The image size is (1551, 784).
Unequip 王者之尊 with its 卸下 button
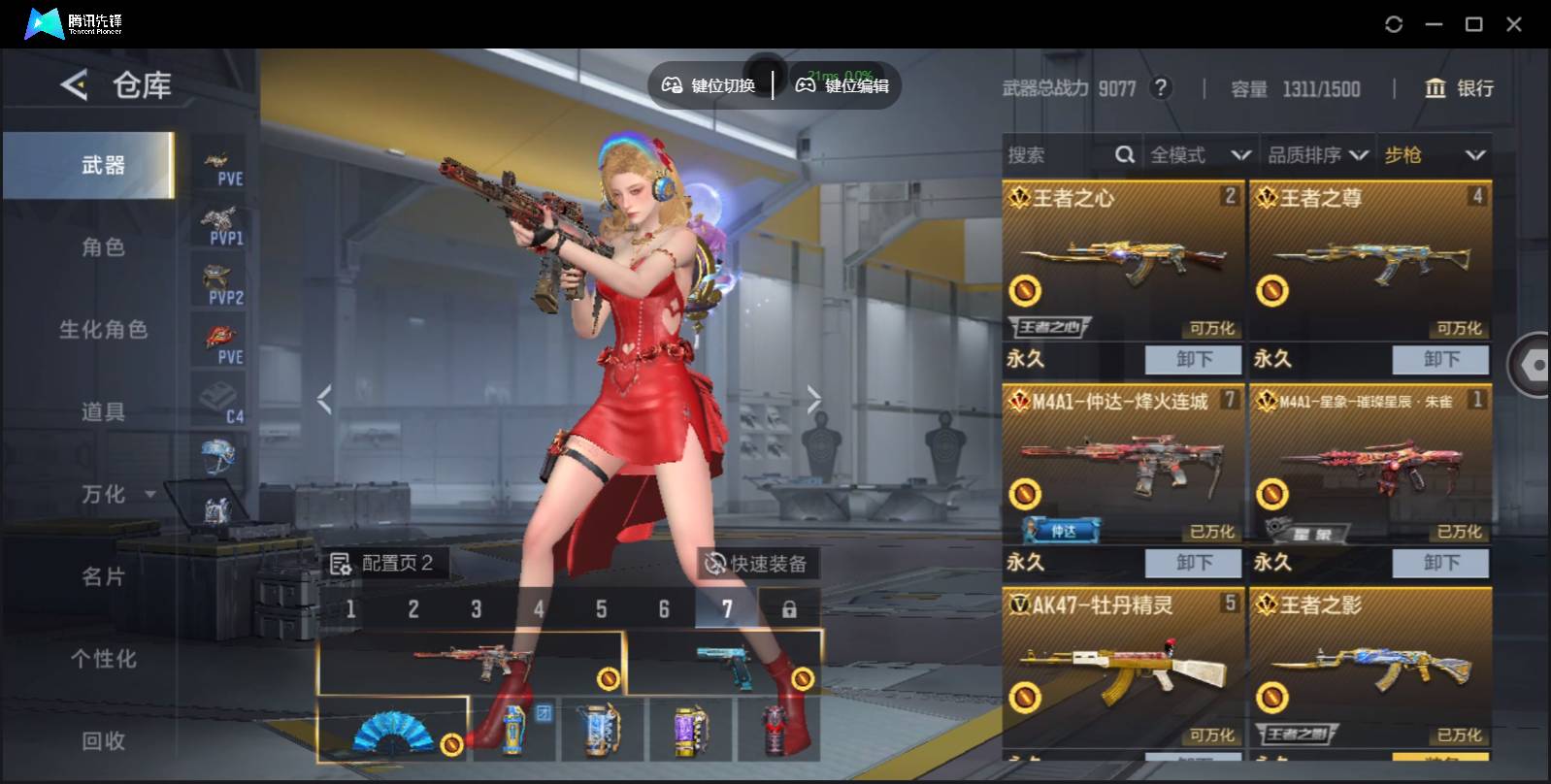(x=1440, y=359)
